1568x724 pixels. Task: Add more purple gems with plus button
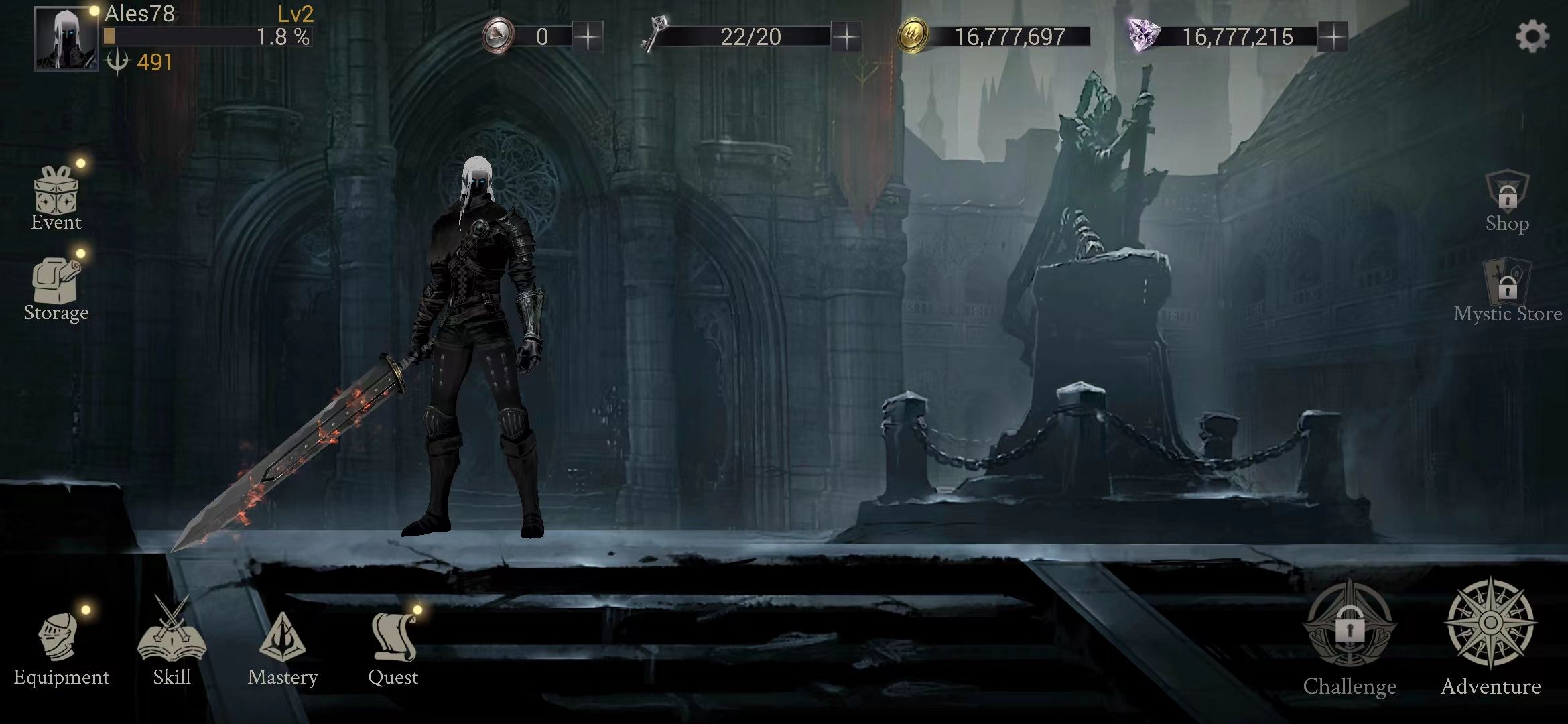(x=1333, y=36)
